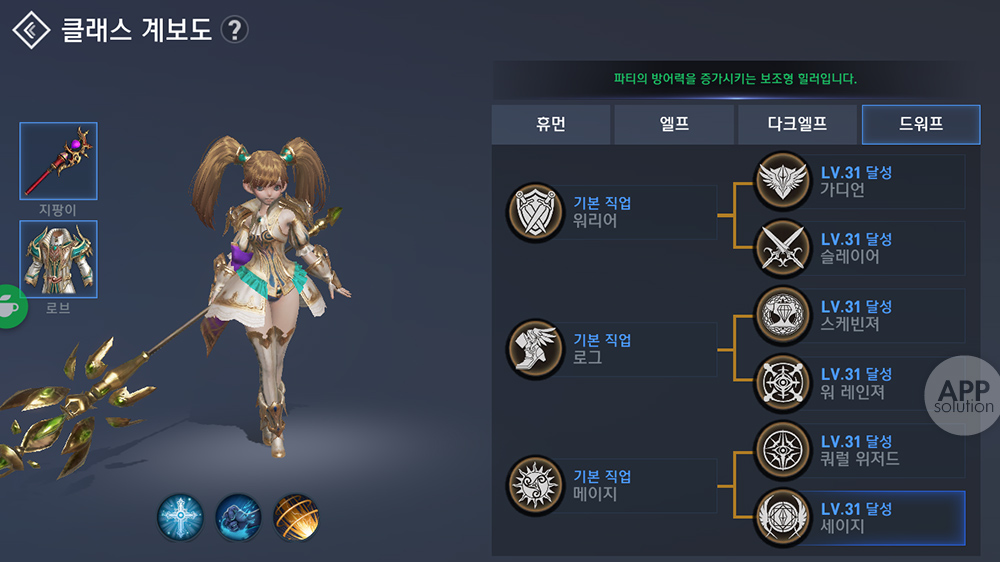Viewport: 1000px width, 562px height.
Task: Preview the 로브 robe armor slot
Action: click(x=59, y=259)
